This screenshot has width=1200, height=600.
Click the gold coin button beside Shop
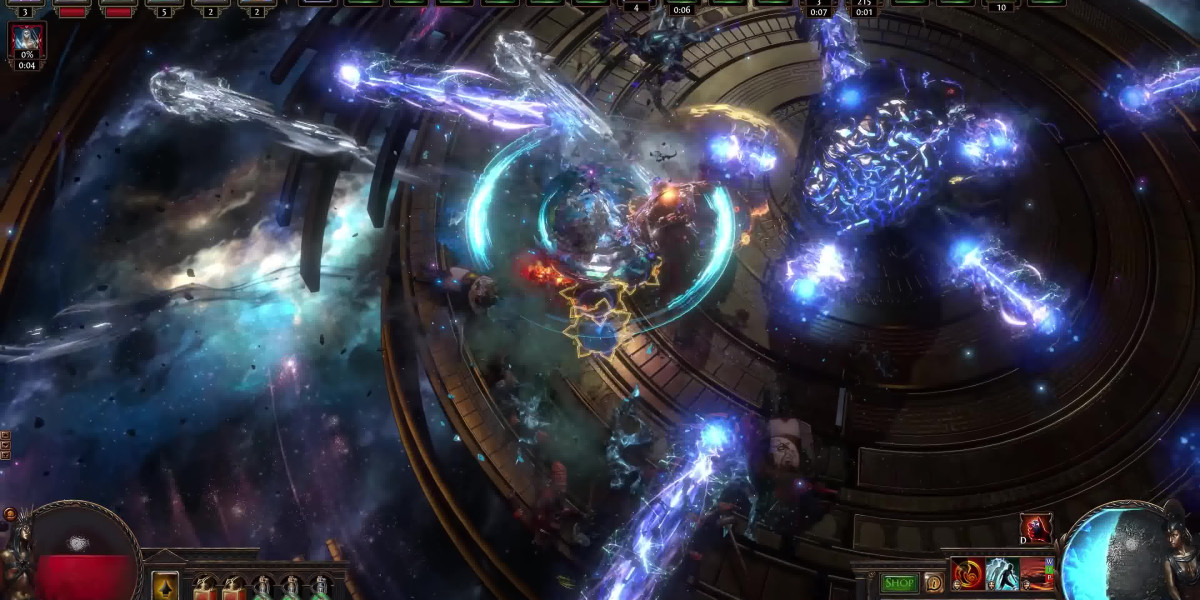[933, 582]
